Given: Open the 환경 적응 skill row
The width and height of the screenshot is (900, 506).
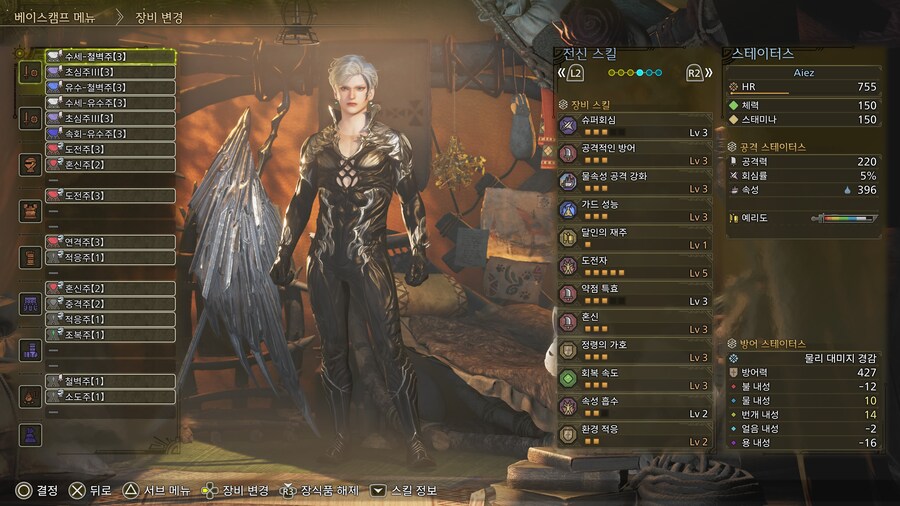Looking at the screenshot, I should coord(634,434).
